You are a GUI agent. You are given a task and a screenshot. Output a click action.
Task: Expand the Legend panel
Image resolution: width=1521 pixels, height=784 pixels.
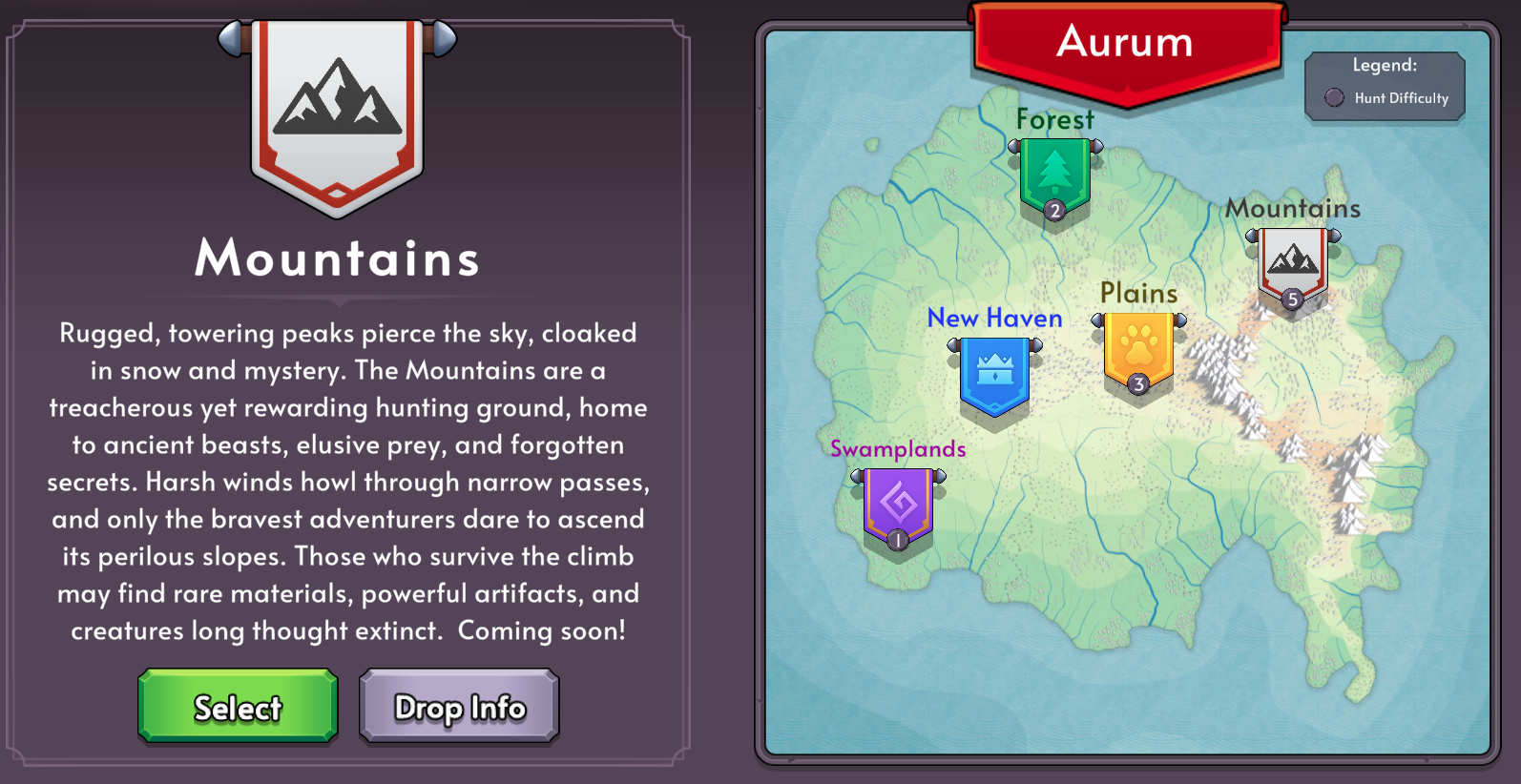click(1385, 85)
